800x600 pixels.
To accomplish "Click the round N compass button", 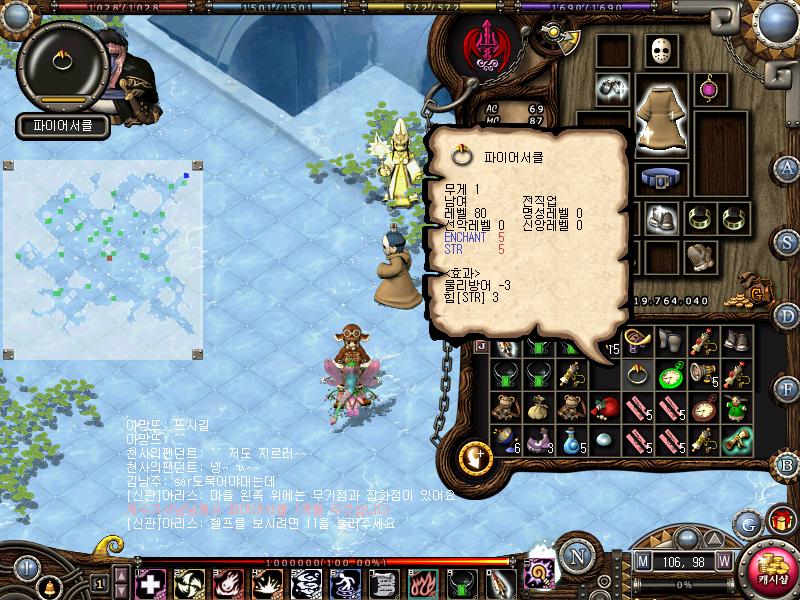I will pyautogui.click(x=575, y=555).
